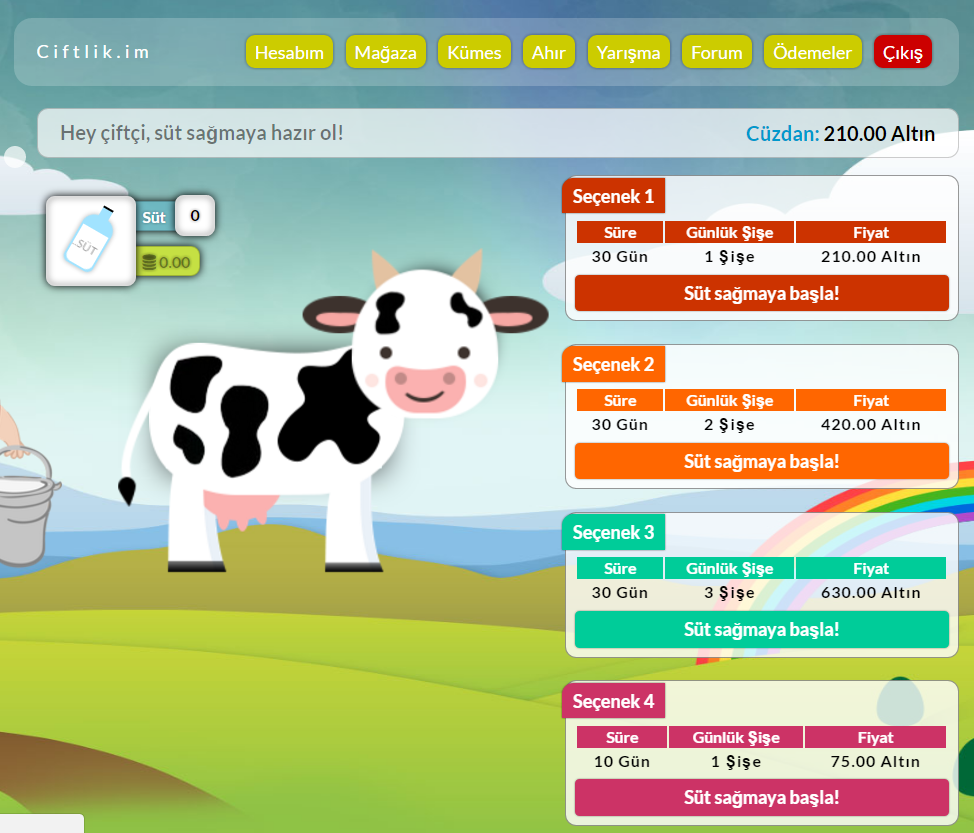Start milking with Seçenek 1 red button

pos(761,294)
